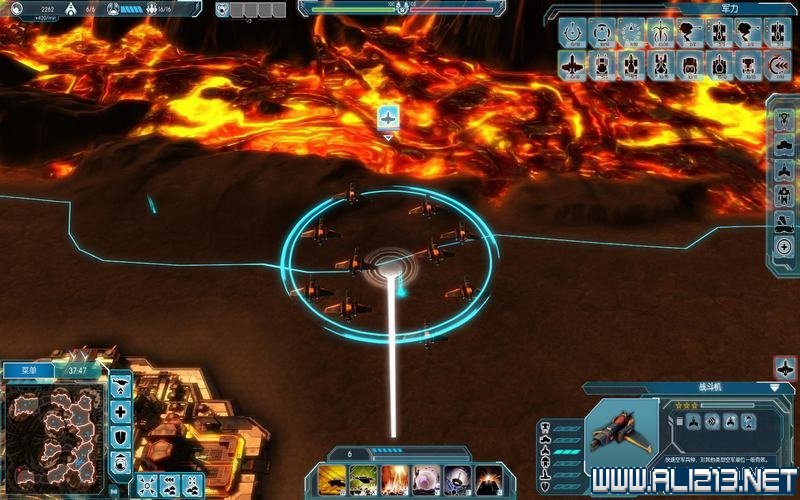The image size is (800, 500).
Task: Select the red triple-chevron icon in army panel
Action: (x=780, y=65)
